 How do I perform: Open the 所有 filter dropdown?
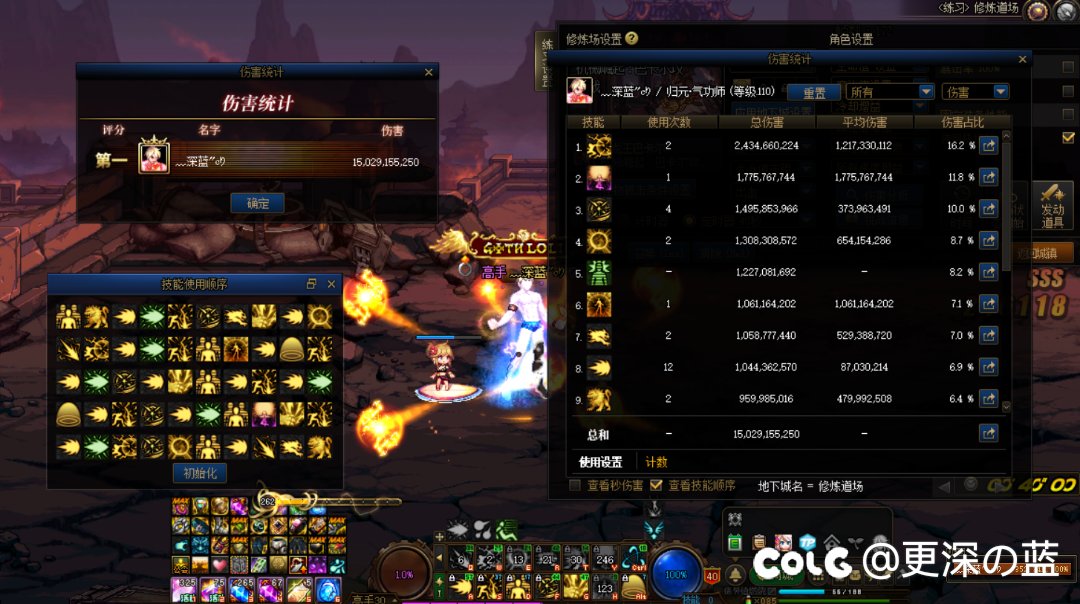click(x=890, y=92)
